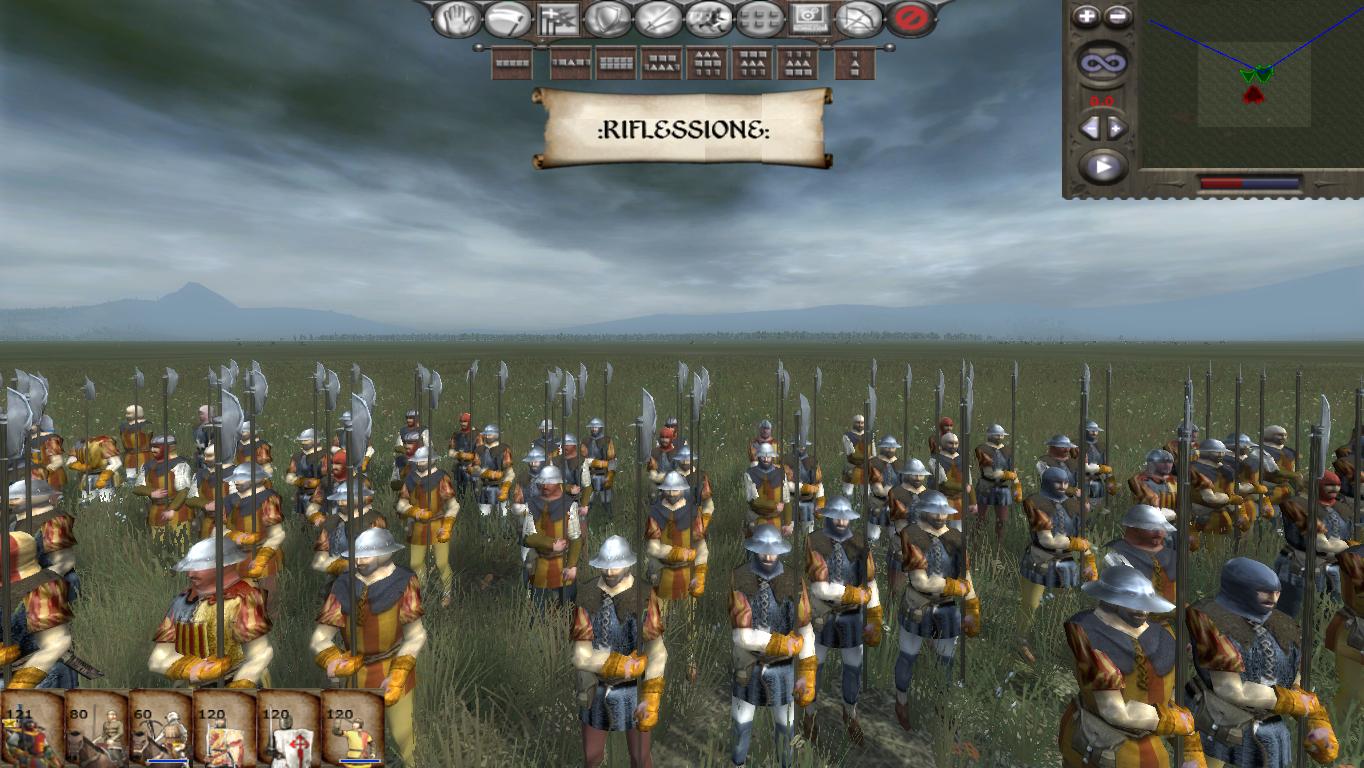
Task: Toggle the highlighted fire-at-will icon
Action: tap(558, 18)
